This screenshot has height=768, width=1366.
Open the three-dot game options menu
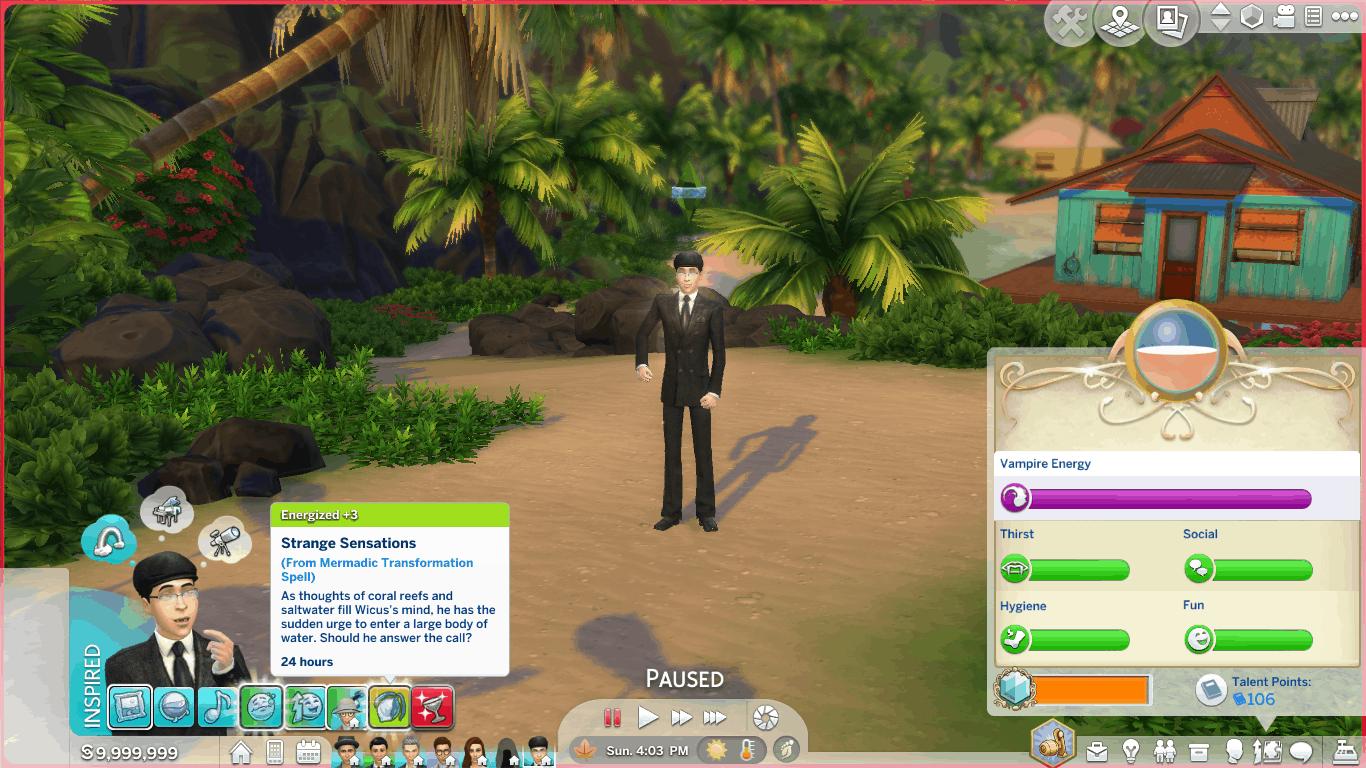(1345, 17)
